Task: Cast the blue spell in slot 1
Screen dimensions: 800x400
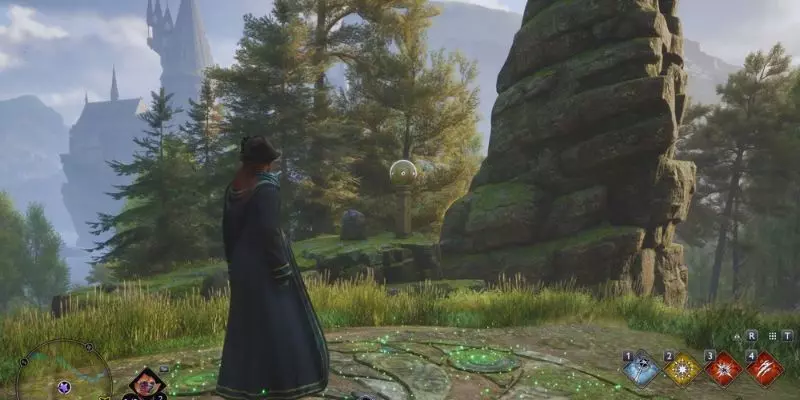Action: point(640,368)
